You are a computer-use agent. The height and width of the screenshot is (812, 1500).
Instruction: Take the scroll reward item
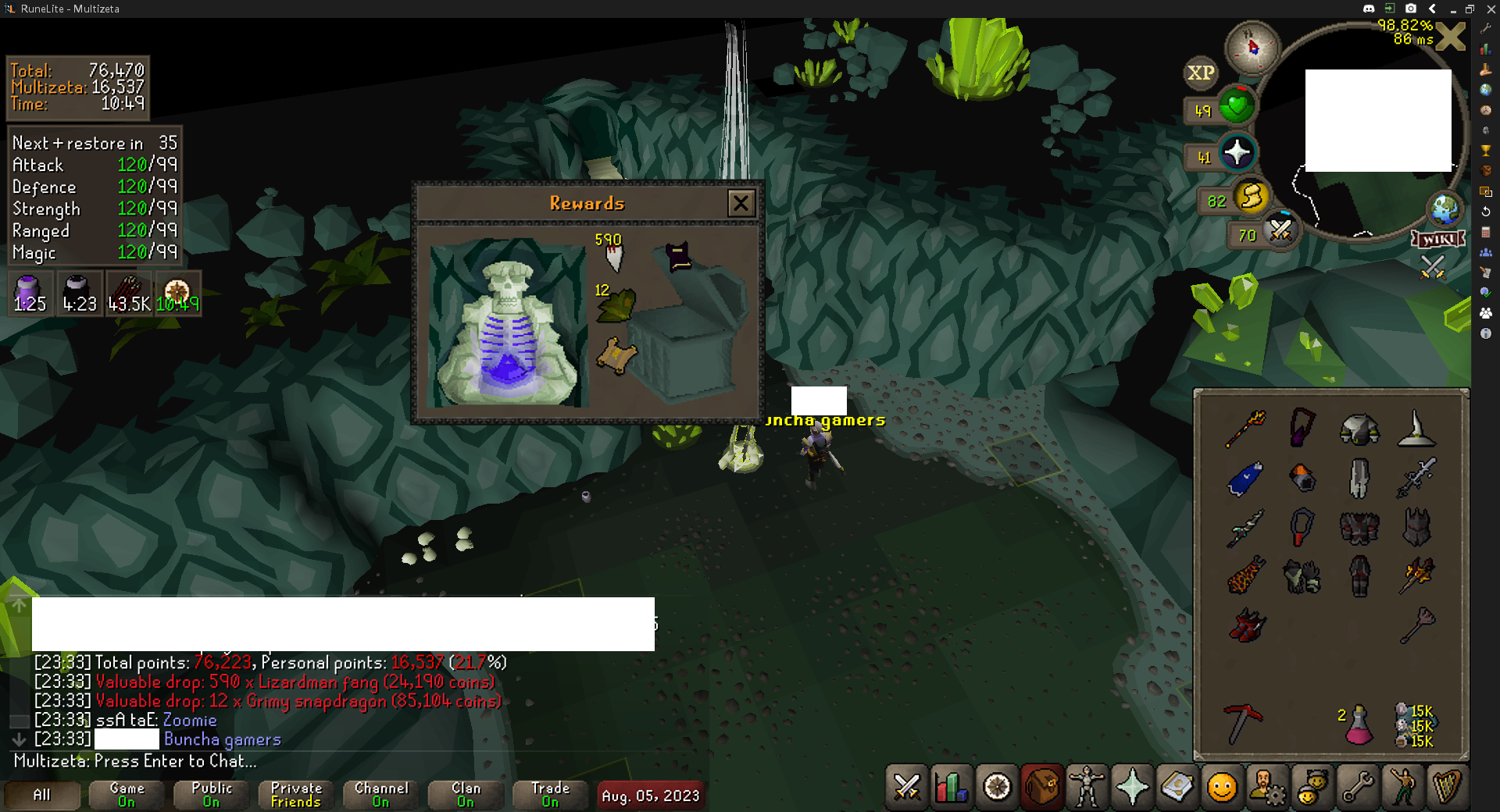616,357
